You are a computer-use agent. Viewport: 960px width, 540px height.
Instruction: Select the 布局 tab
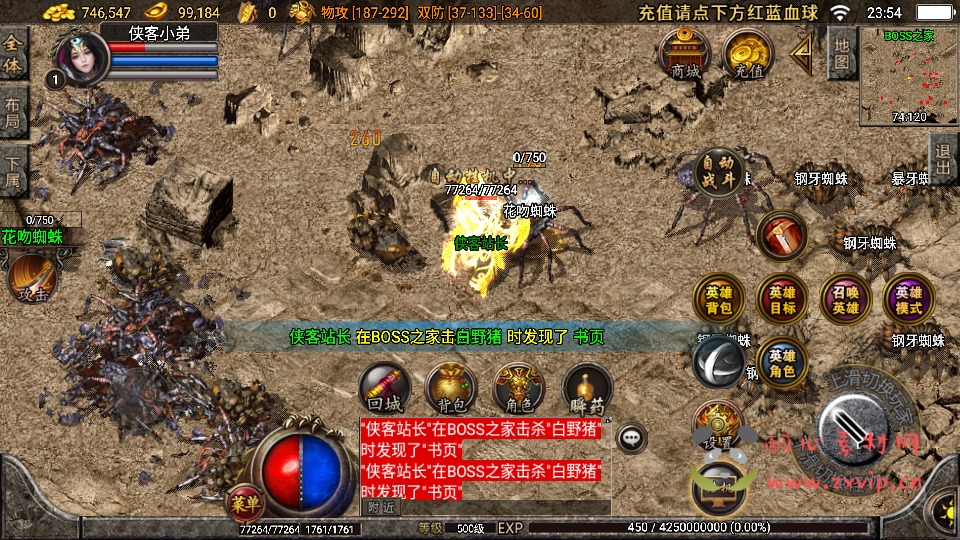point(13,112)
